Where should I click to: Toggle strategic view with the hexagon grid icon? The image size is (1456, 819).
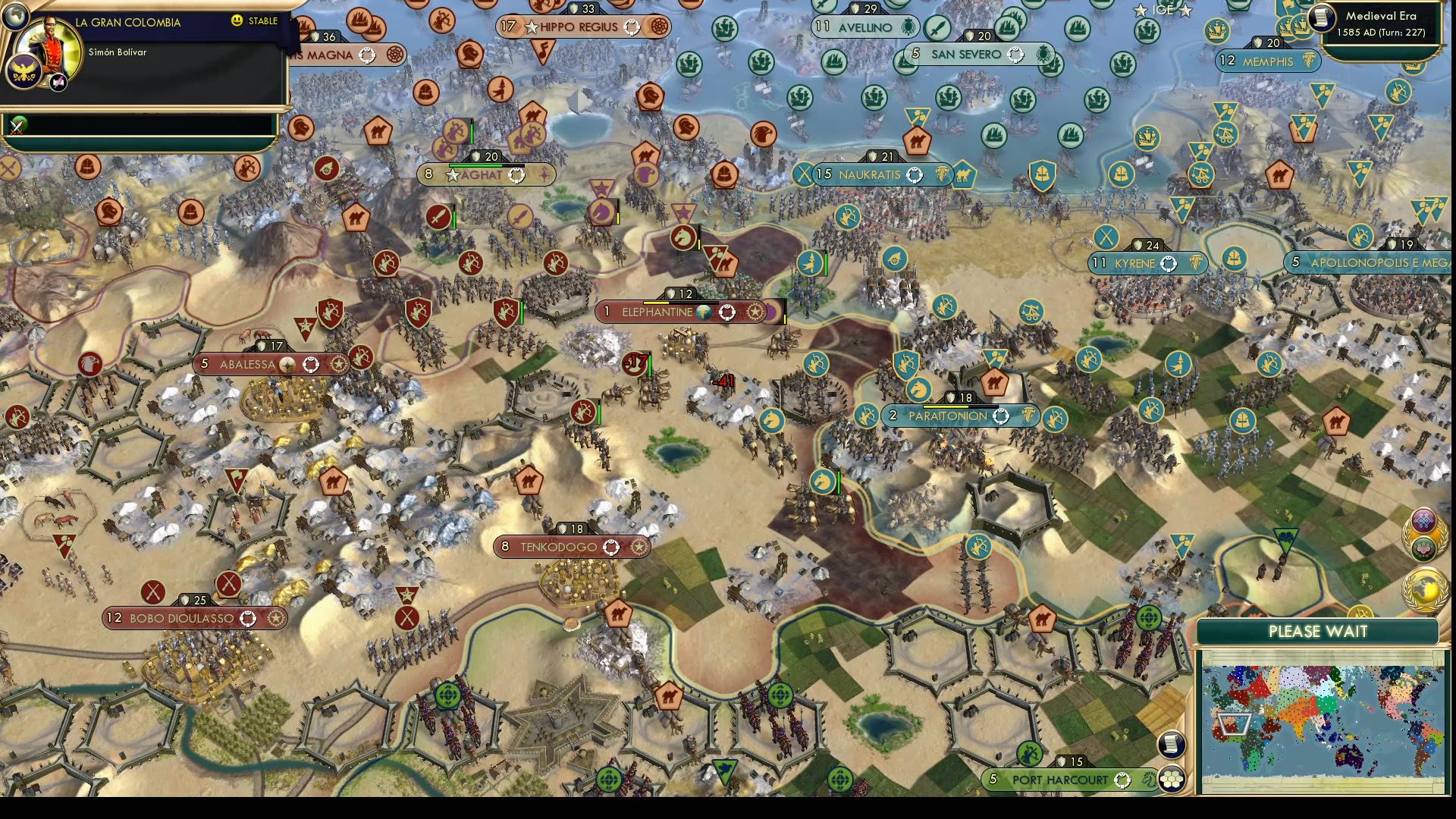coord(1172,780)
